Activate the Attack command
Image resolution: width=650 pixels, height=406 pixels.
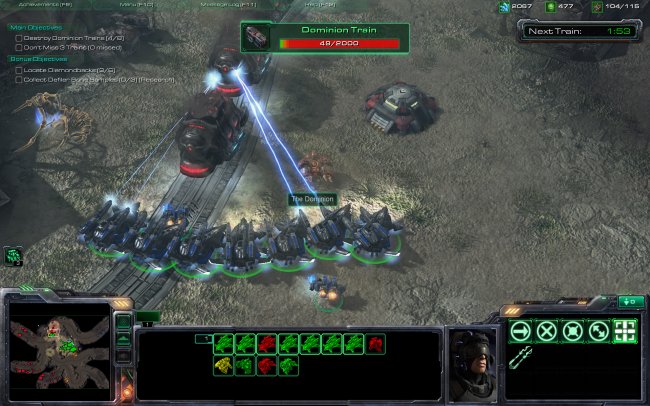click(625, 331)
